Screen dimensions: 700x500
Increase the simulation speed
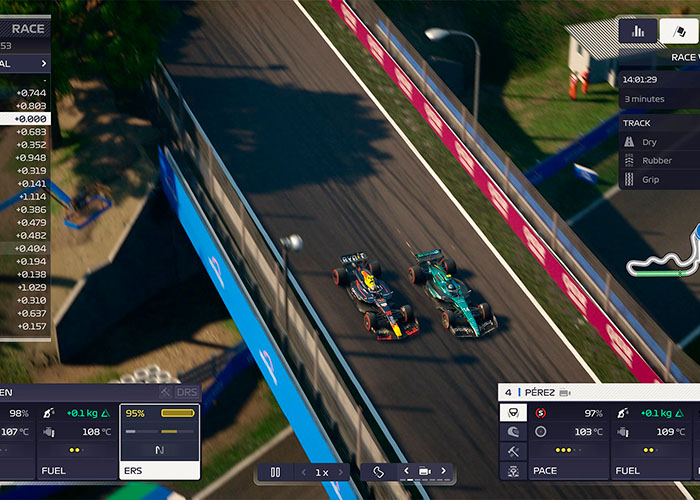pos(340,472)
